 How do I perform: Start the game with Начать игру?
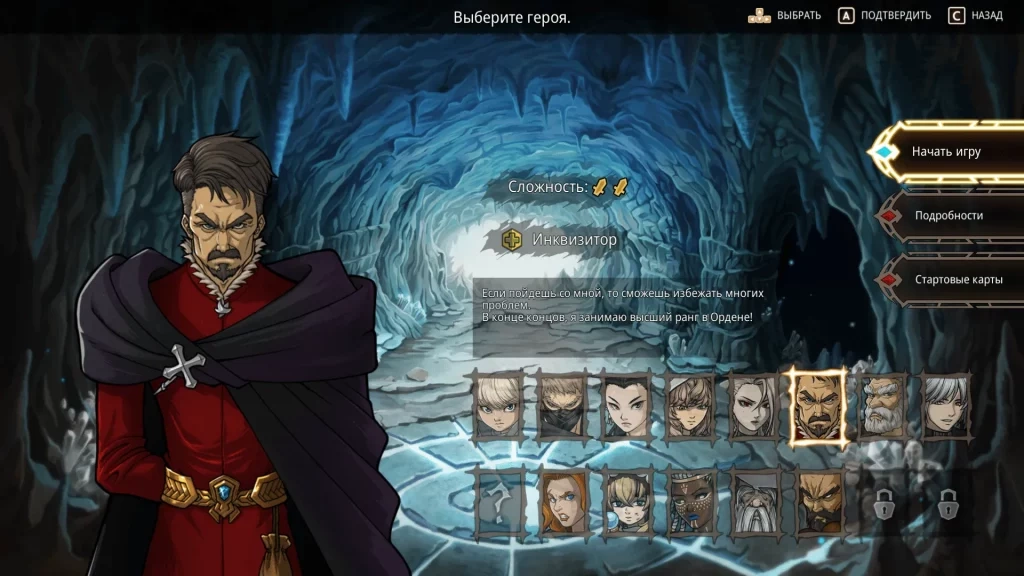pos(945,152)
